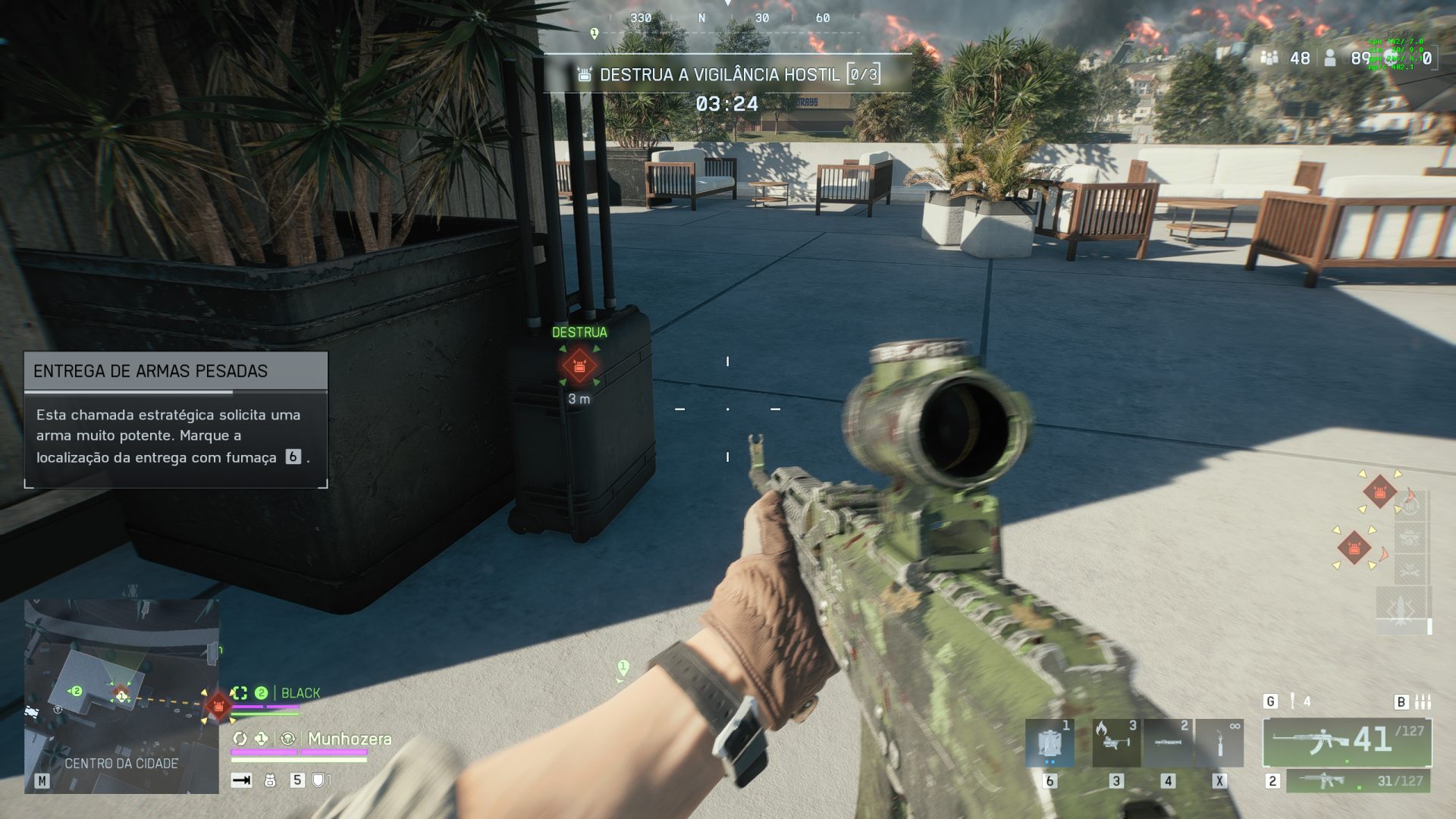The image size is (1456, 819).
Task: Open the Centro da Cidade minimap
Action: 121,696
